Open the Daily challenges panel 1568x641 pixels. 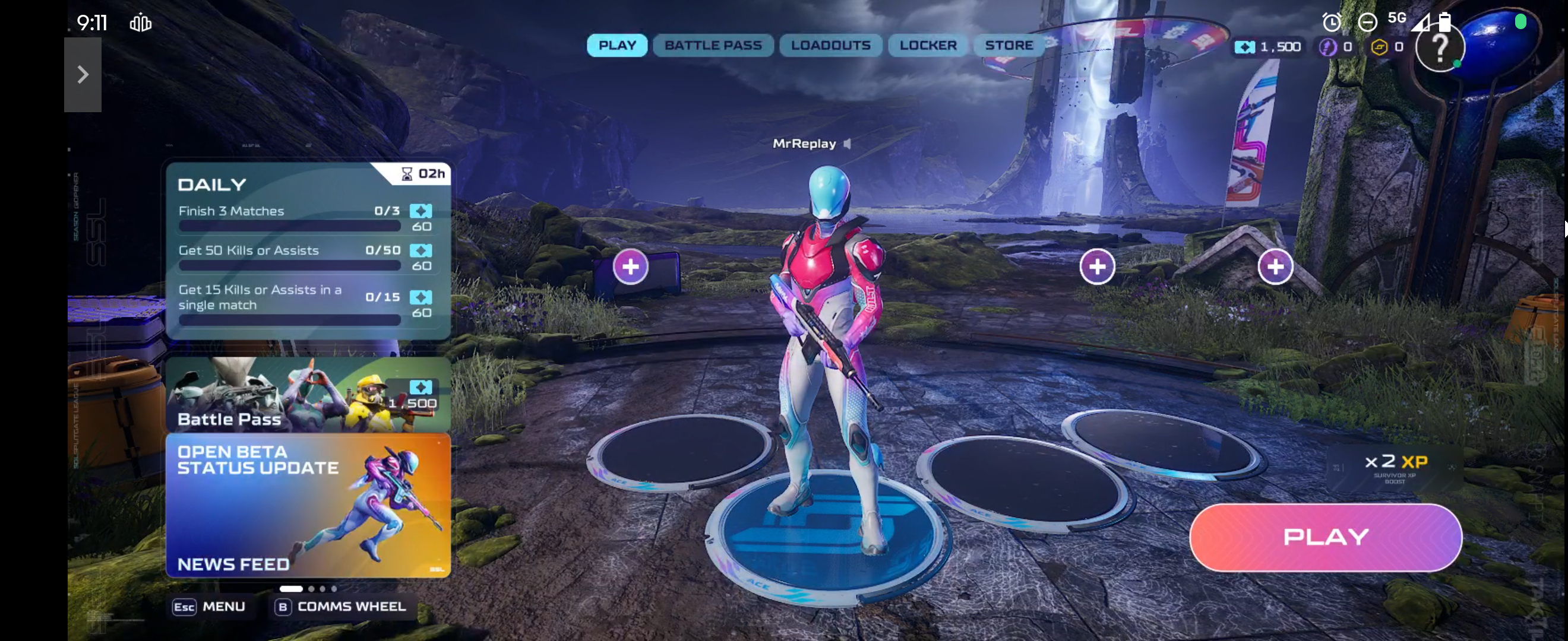(x=308, y=250)
